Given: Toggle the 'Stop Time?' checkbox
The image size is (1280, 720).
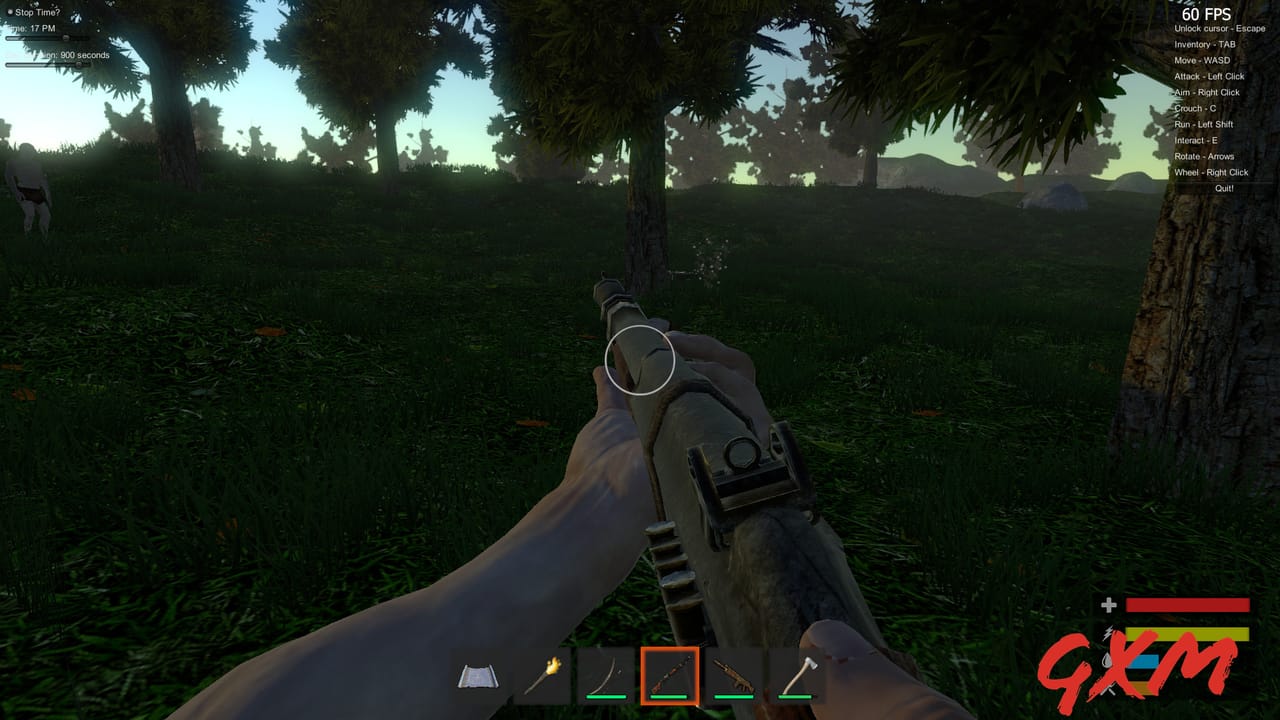Looking at the screenshot, I should [10, 12].
